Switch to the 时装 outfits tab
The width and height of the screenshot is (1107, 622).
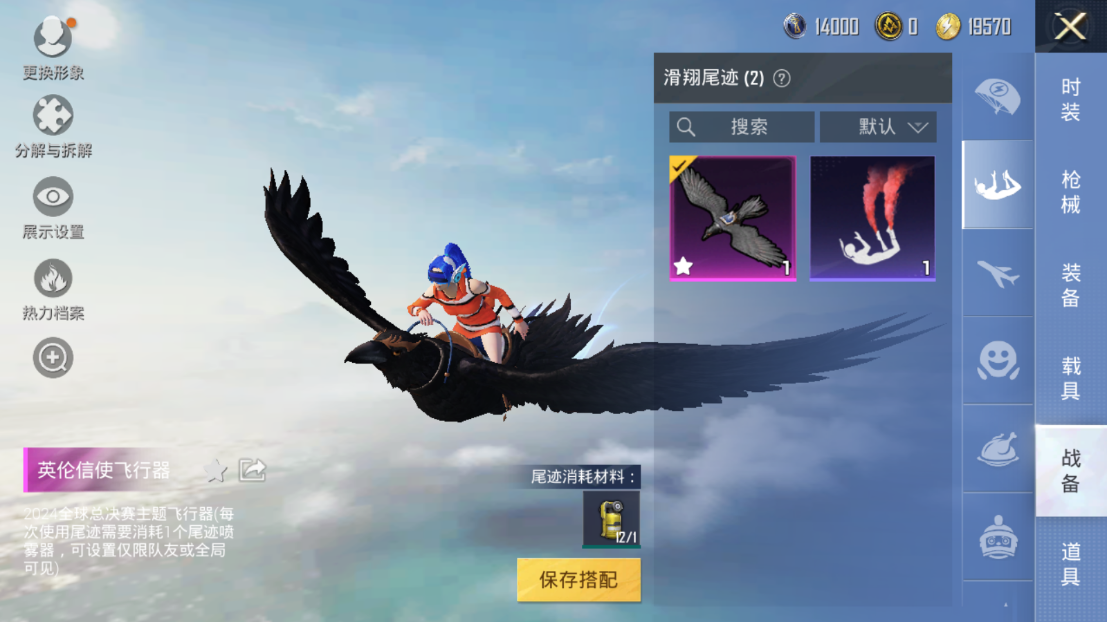pyautogui.click(x=1070, y=100)
